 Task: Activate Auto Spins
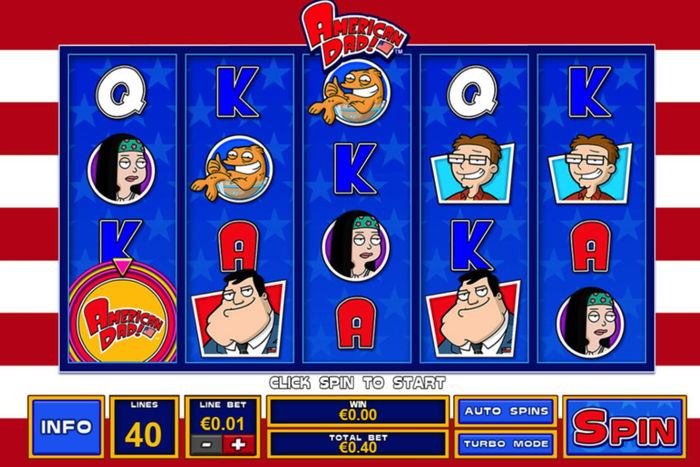[x=505, y=411]
